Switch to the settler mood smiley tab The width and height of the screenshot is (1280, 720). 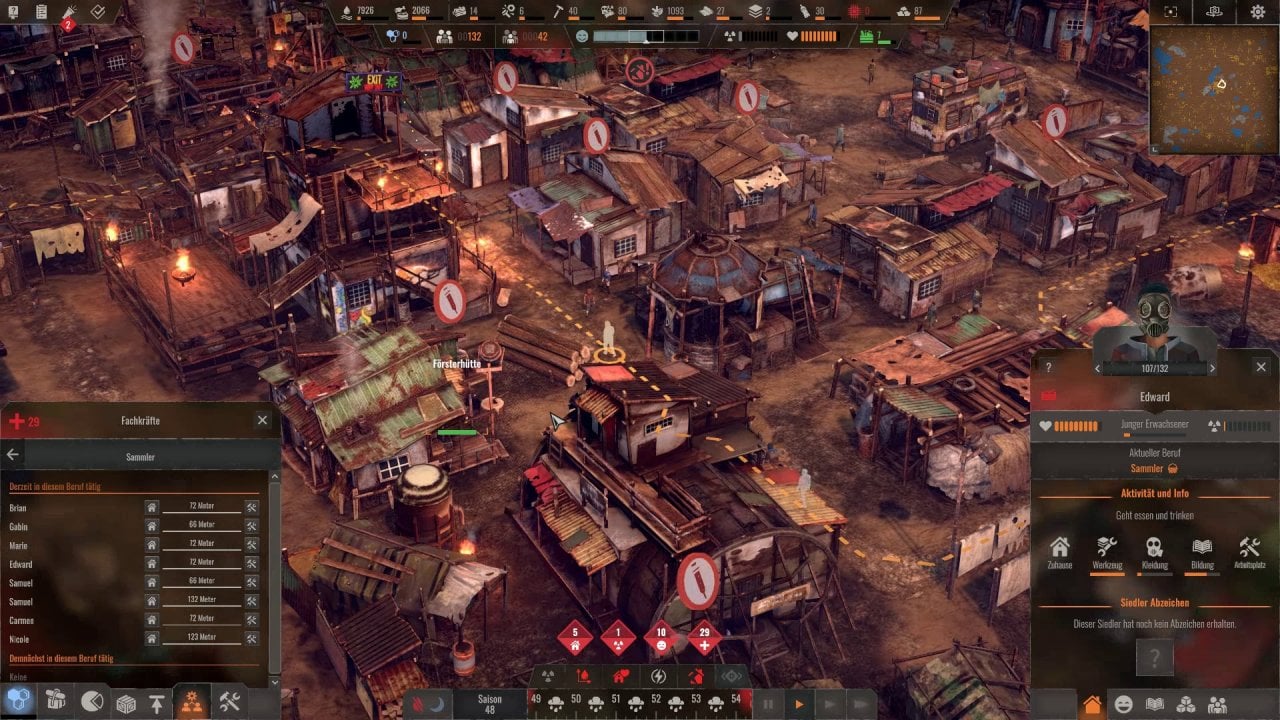click(x=1124, y=705)
